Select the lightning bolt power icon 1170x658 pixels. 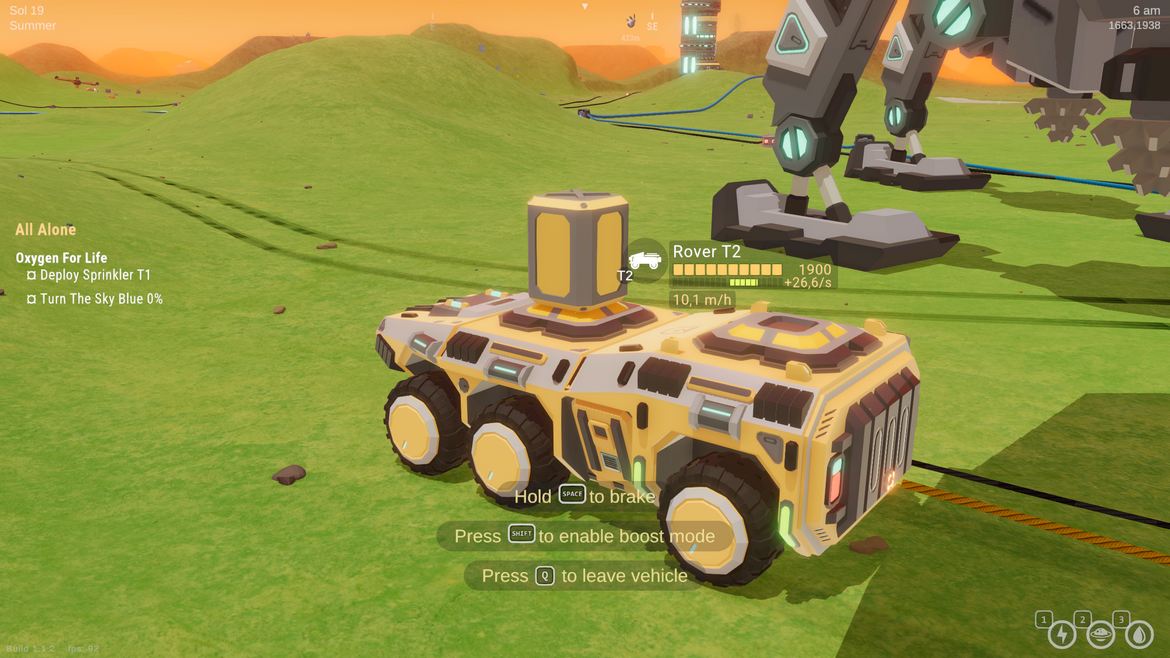tap(1061, 633)
